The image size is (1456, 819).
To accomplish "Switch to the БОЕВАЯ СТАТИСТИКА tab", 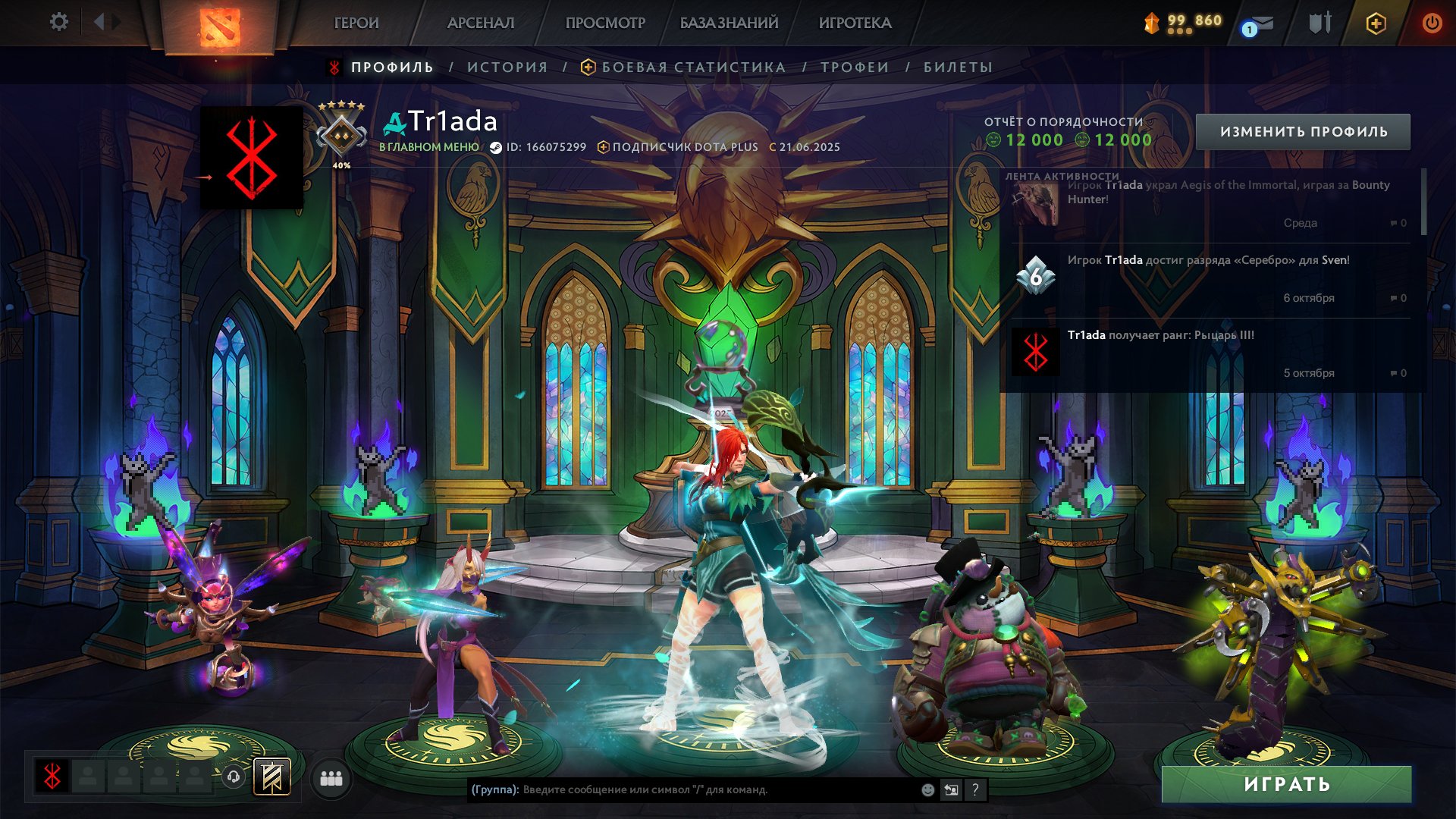I will click(692, 67).
